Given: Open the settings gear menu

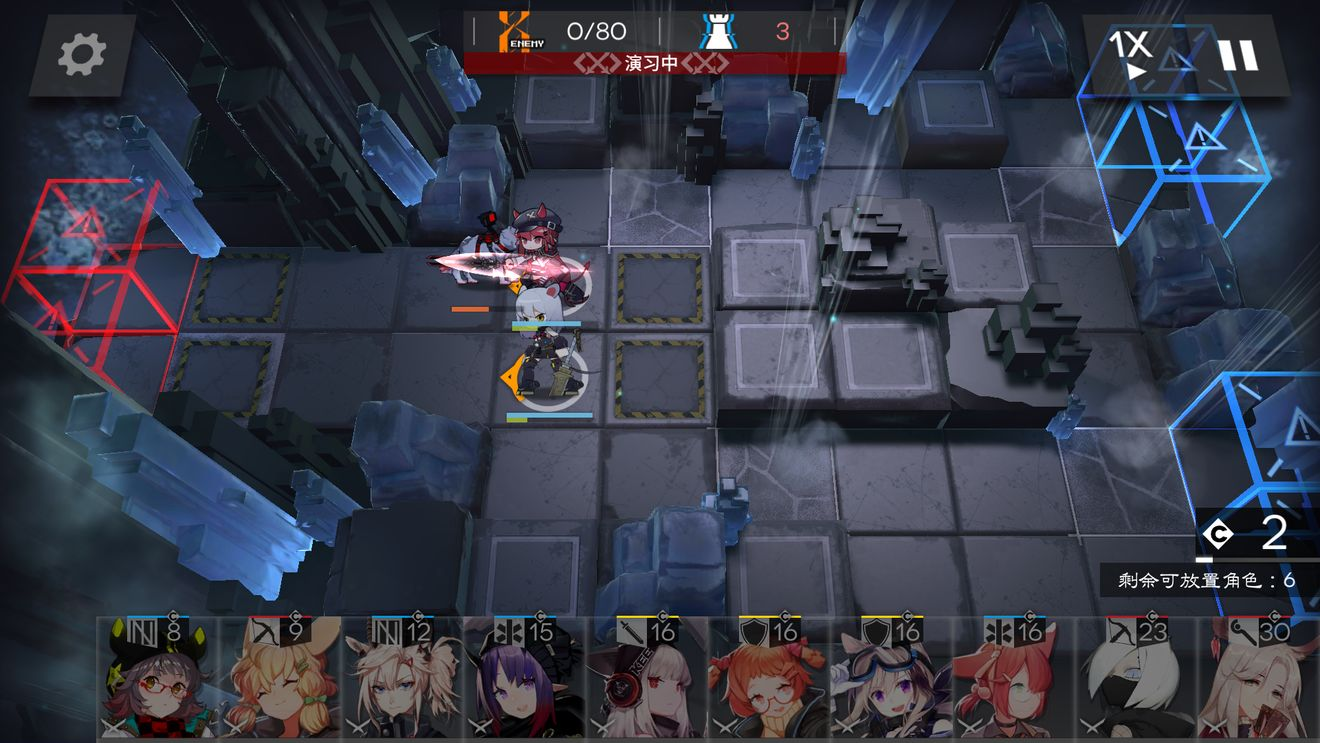Looking at the screenshot, I should point(82,56).
